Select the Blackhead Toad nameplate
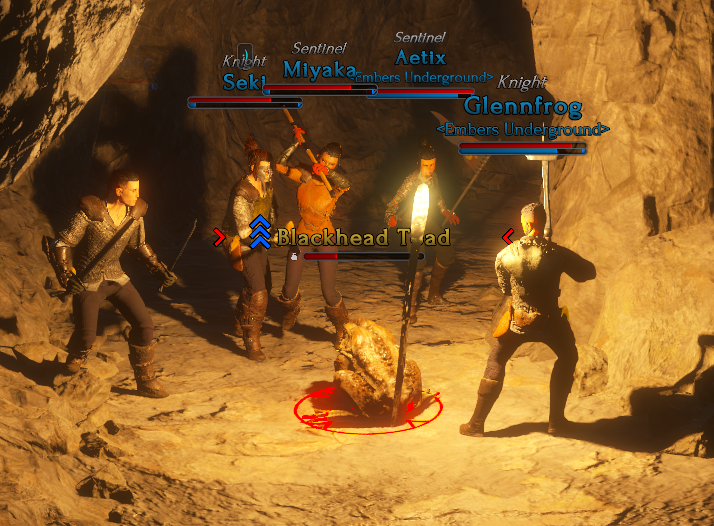 pyautogui.click(x=362, y=238)
